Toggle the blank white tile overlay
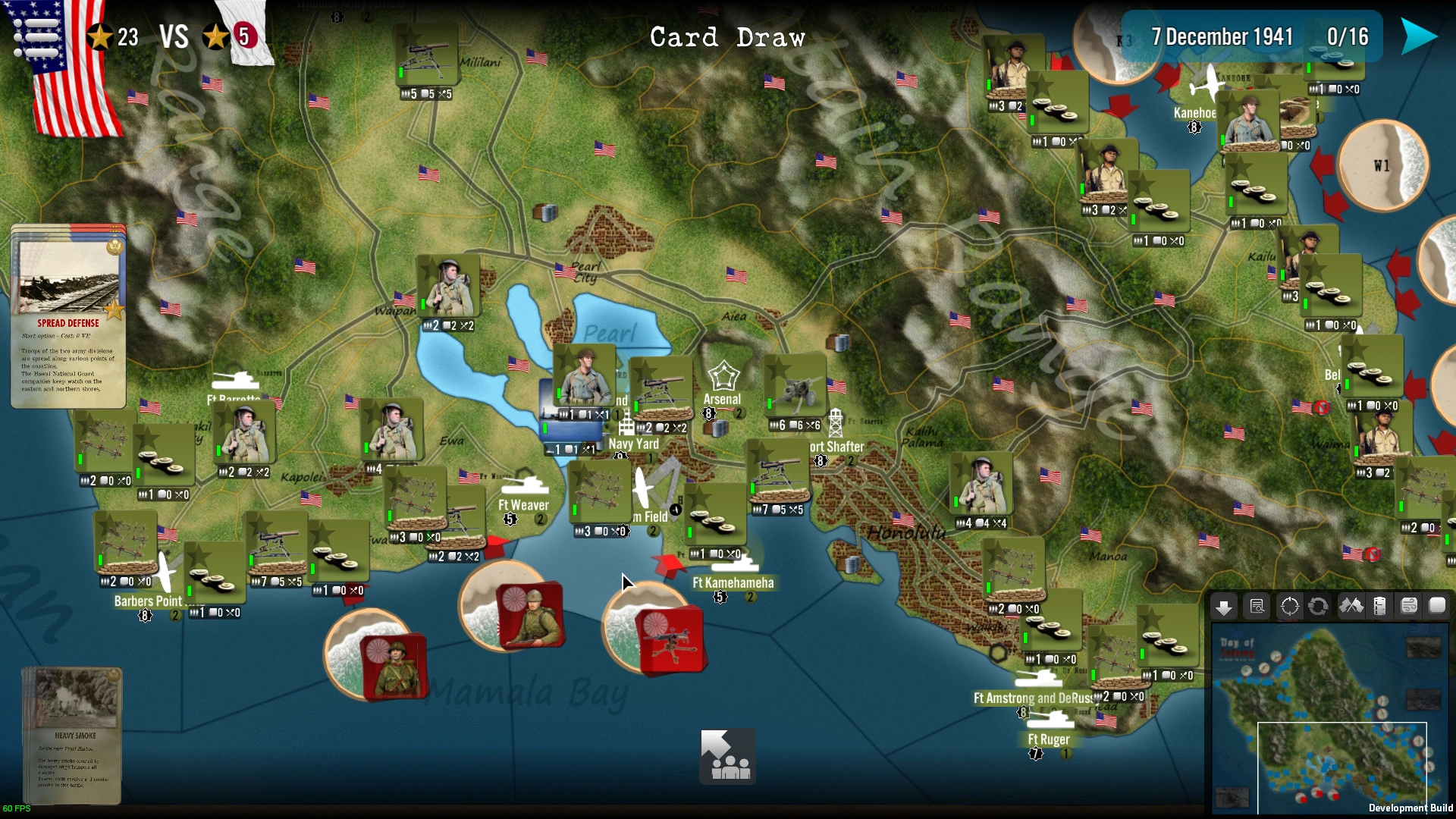The width and height of the screenshot is (1456, 819). click(1438, 605)
